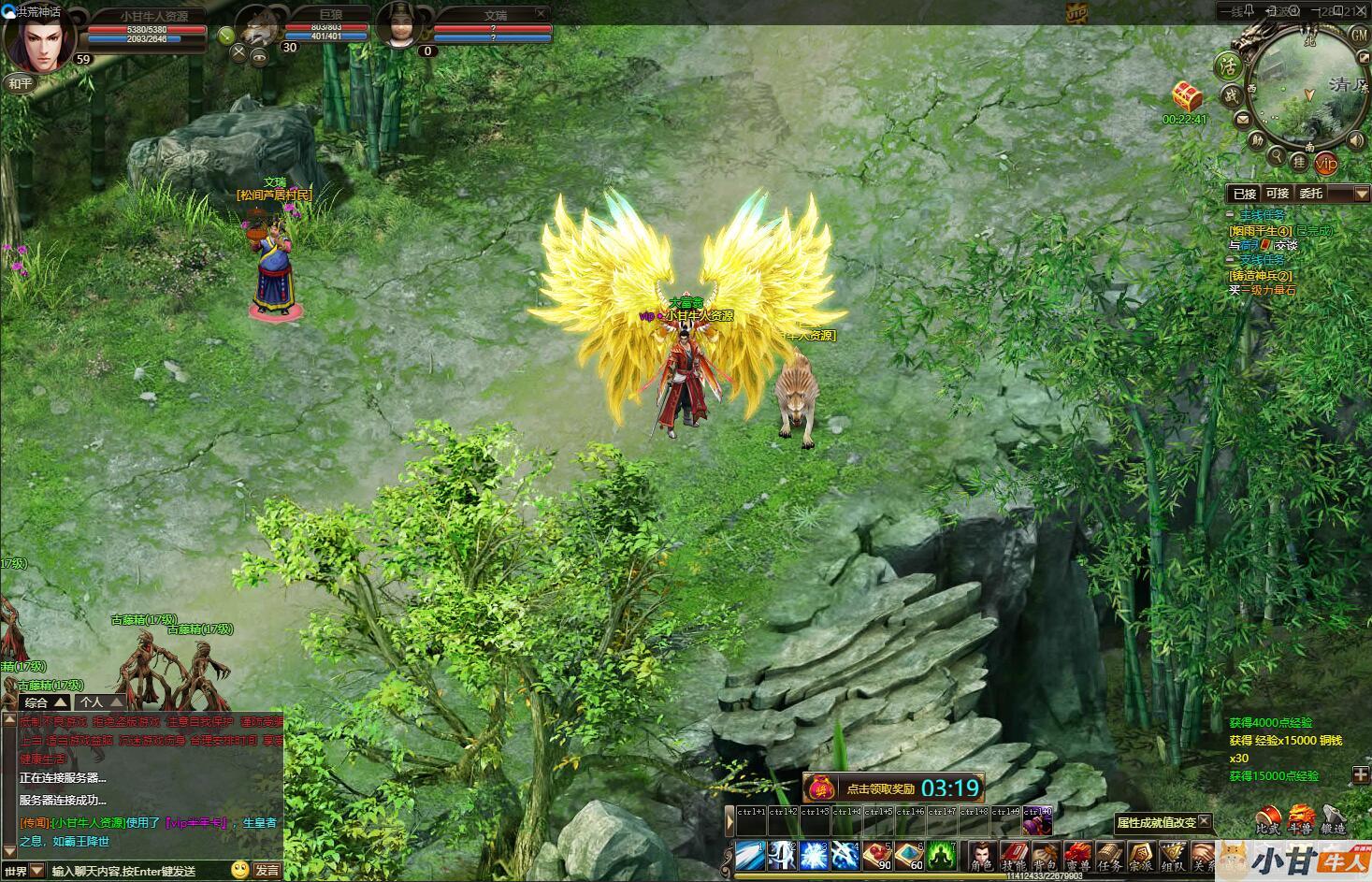Activate the green meditation skill
Image resolution: width=1372 pixels, height=882 pixels.
point(940,855)
